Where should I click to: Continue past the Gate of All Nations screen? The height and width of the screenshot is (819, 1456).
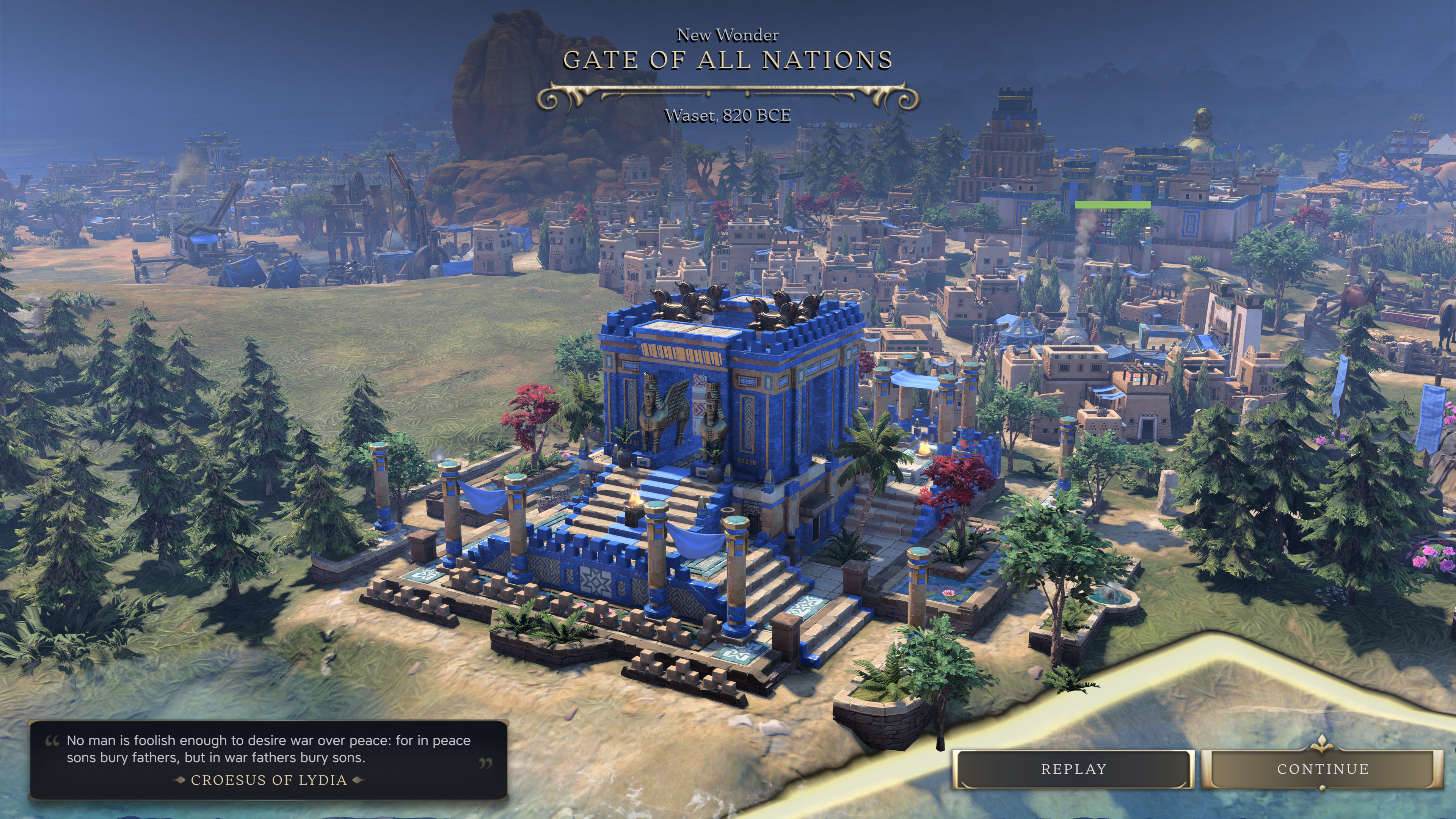click(1322, 769)
